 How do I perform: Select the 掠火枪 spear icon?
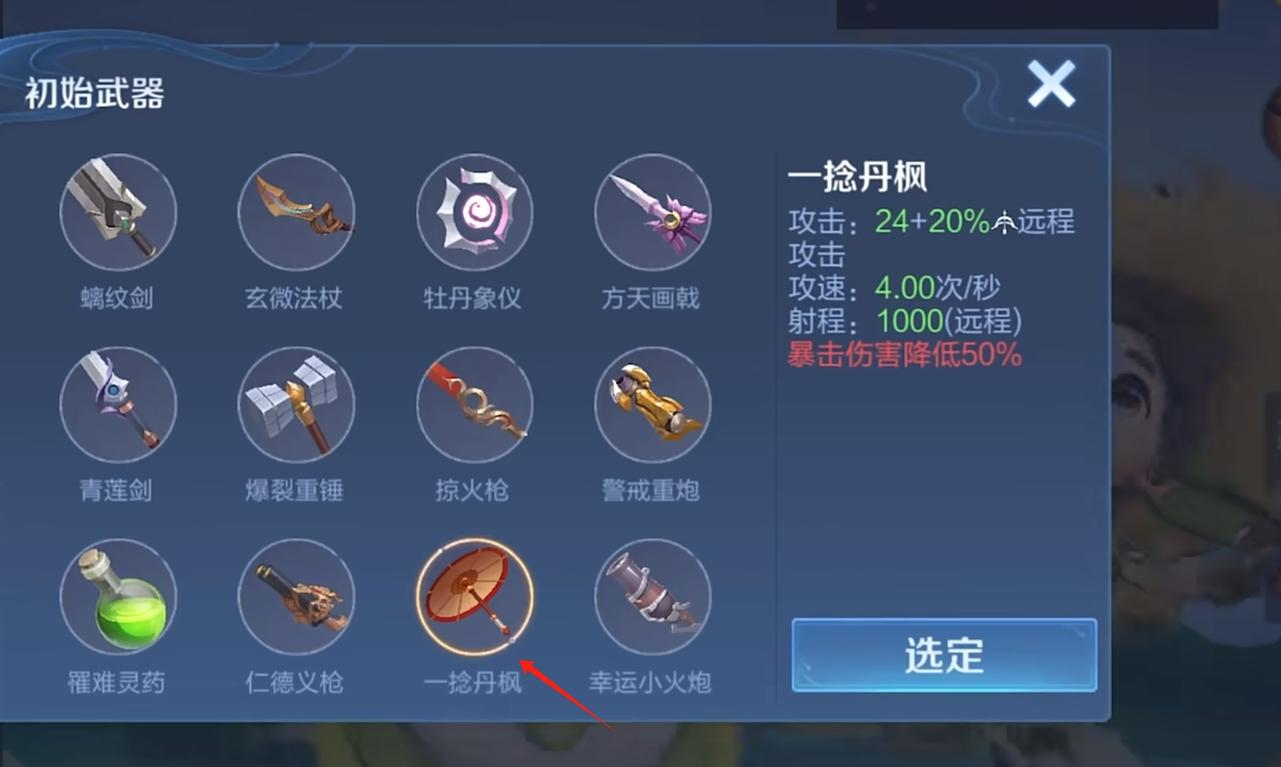tap(474, 404)
